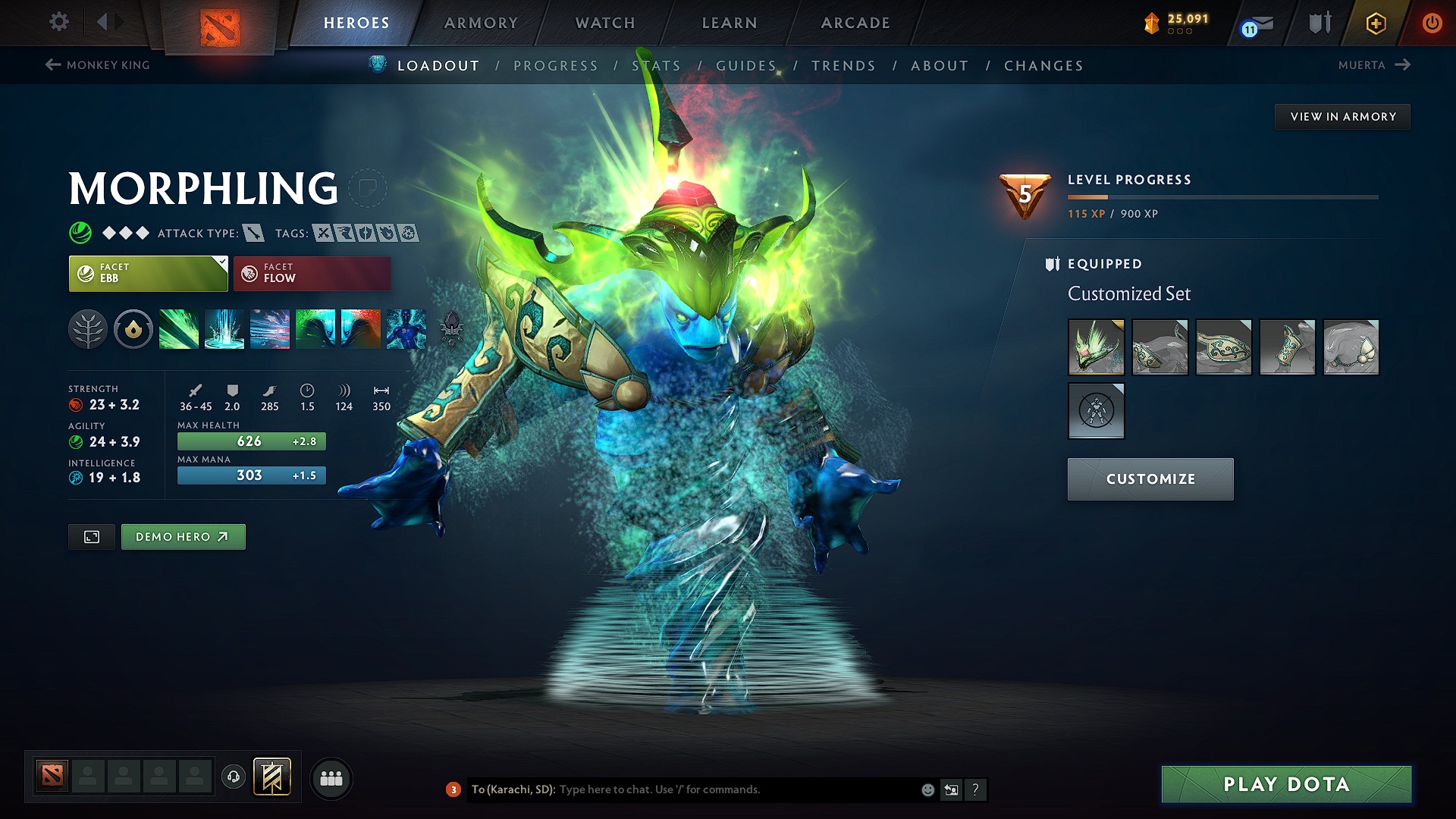Toggle the hero preview expand icon near Demo Hero

click(91, 536)
